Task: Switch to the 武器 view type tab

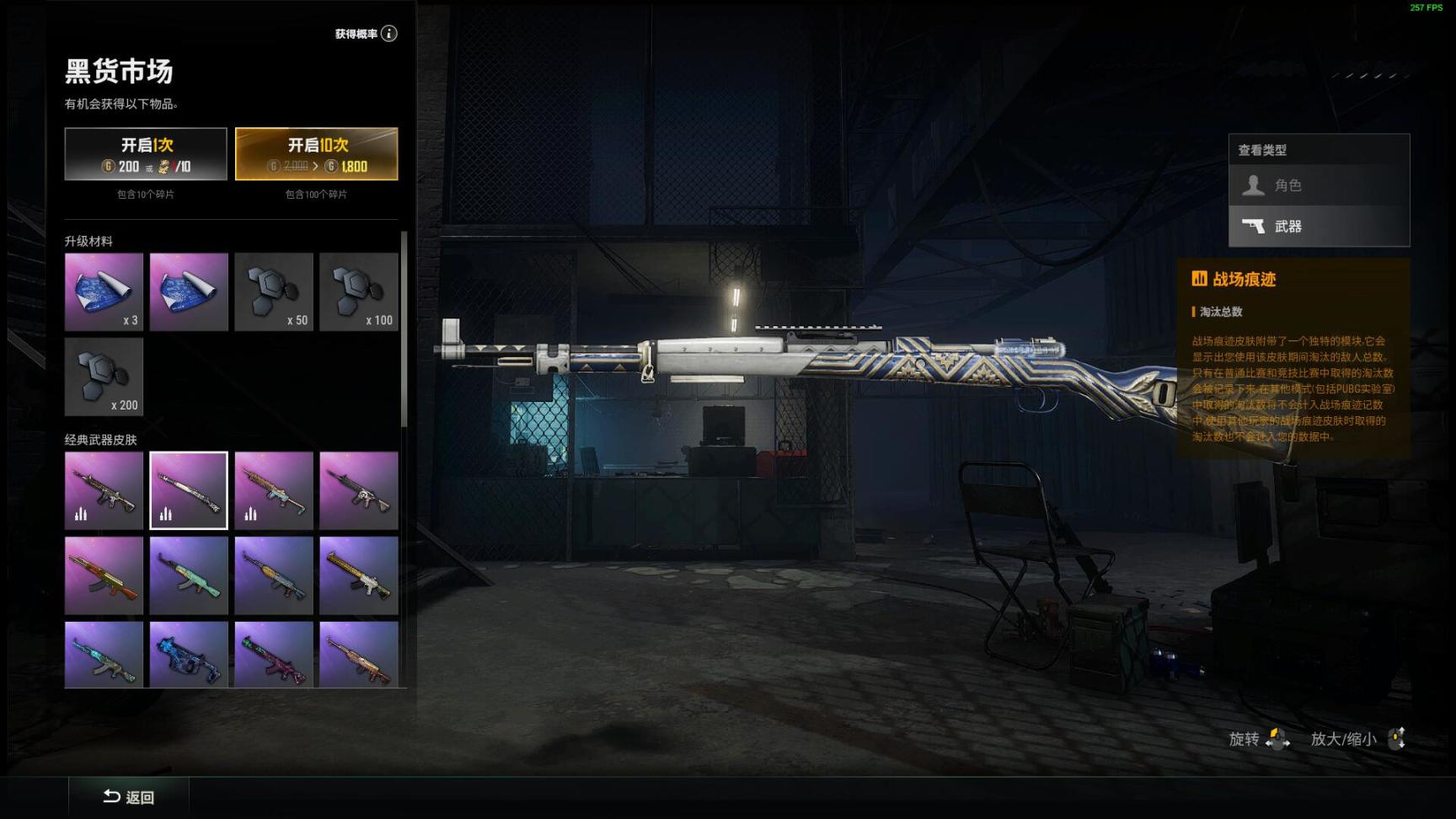Action: click(x=1319, y=226)
